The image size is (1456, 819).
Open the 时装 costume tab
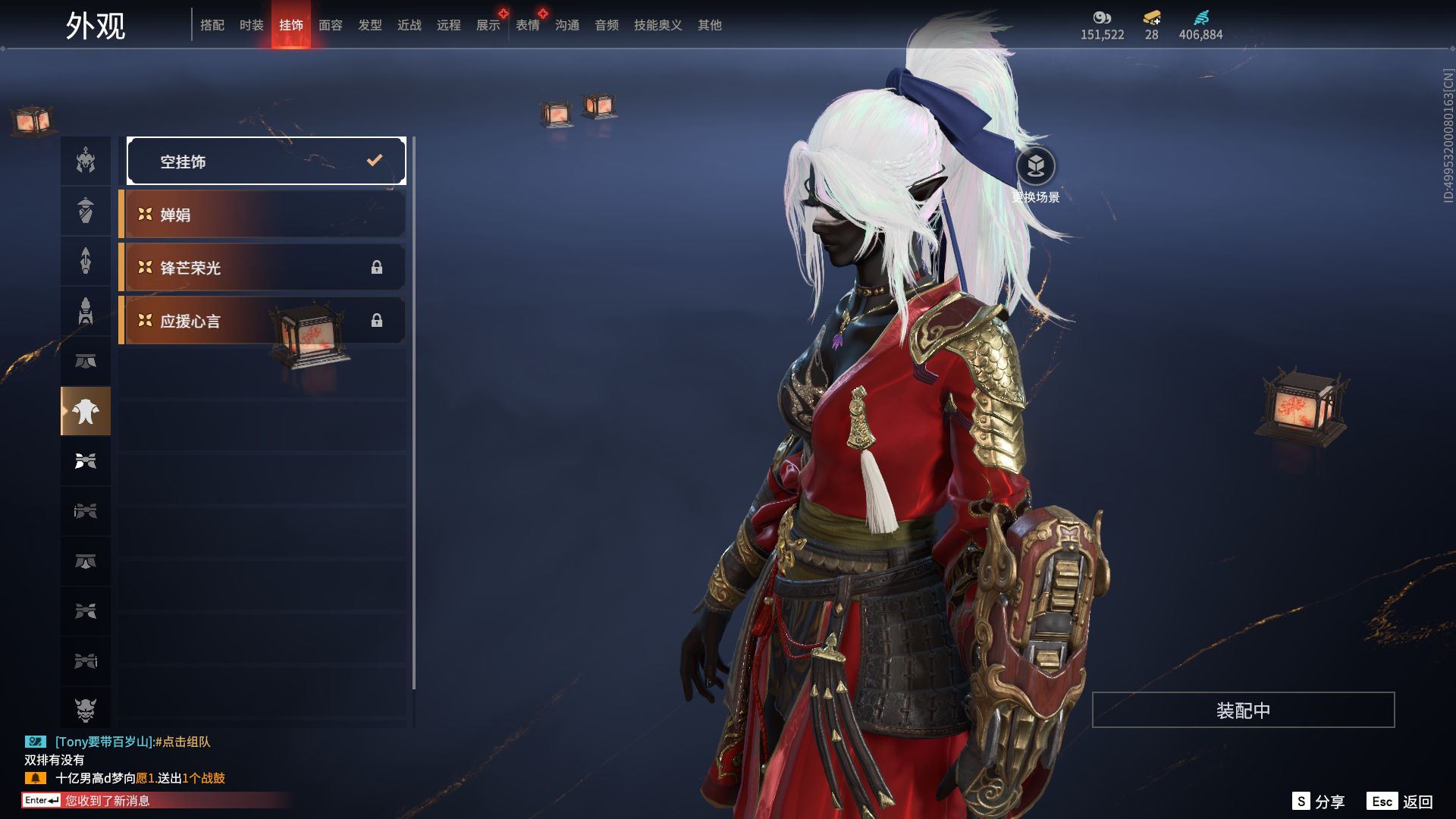click(x=252, y=25)
